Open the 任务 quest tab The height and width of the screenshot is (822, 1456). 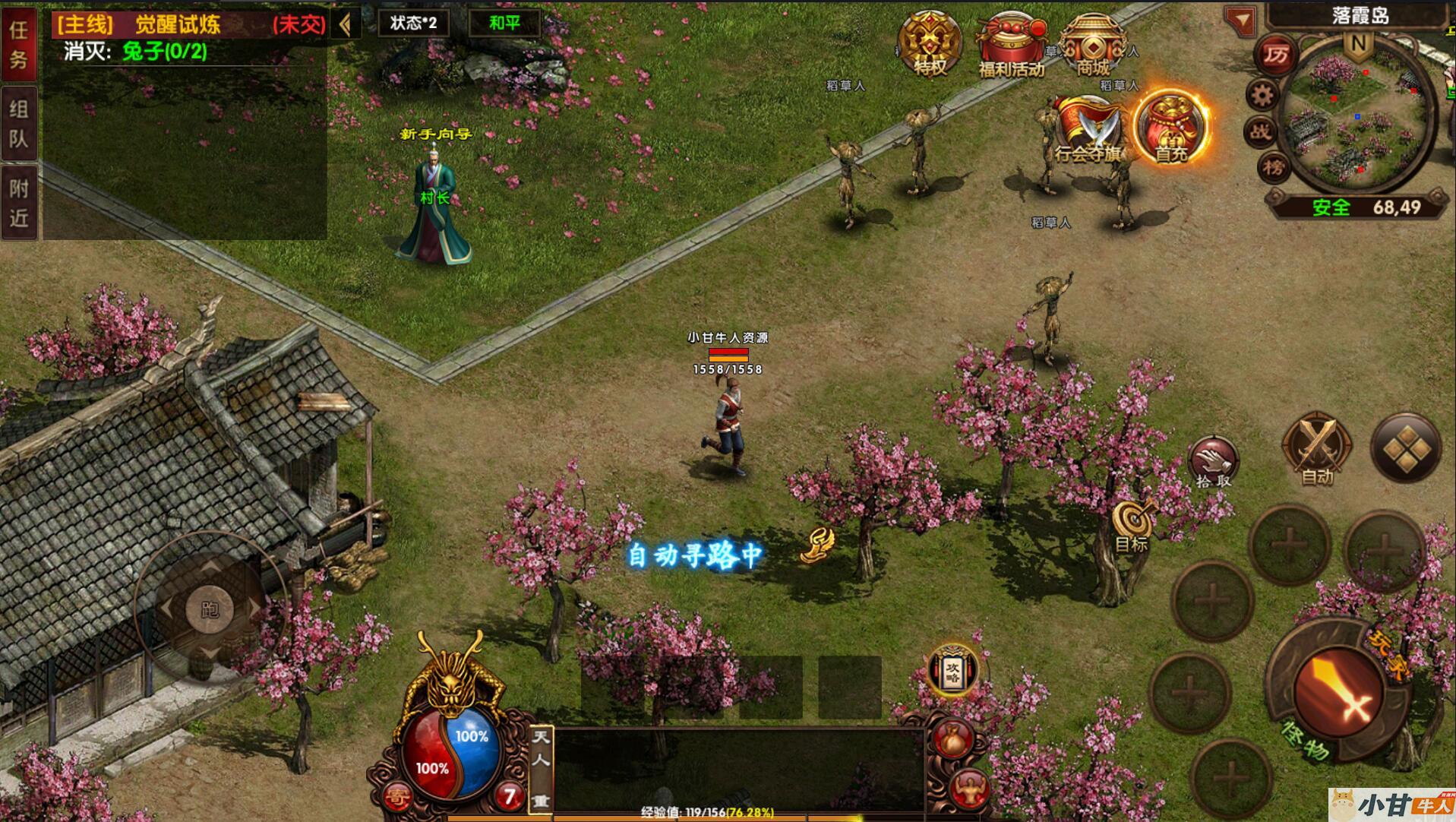pyautogui.click(x=19, y=44)
